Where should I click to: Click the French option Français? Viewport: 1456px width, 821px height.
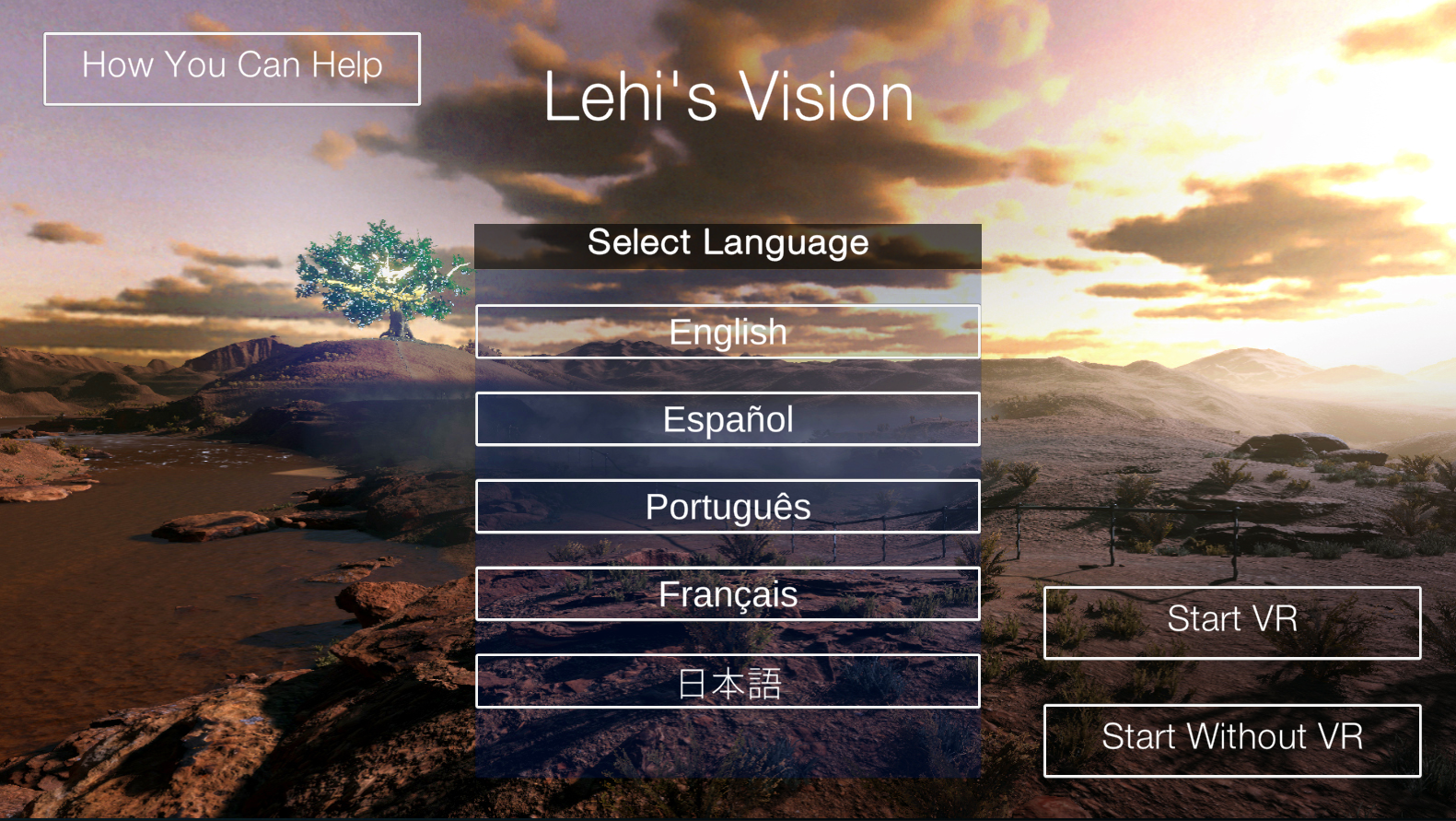pos(728,594)
